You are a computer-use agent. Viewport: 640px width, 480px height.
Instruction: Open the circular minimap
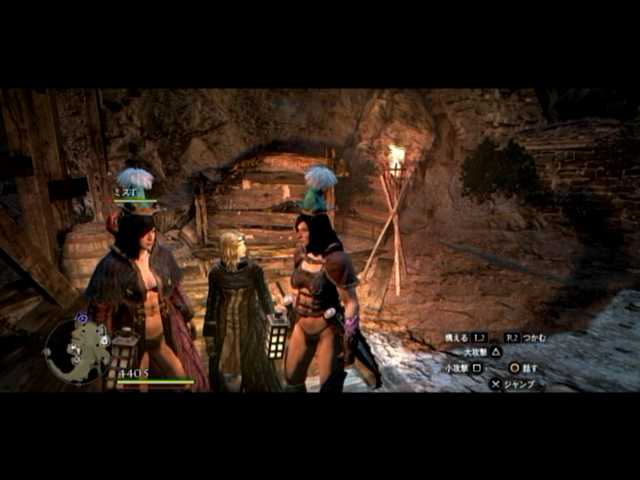[77, 349]
